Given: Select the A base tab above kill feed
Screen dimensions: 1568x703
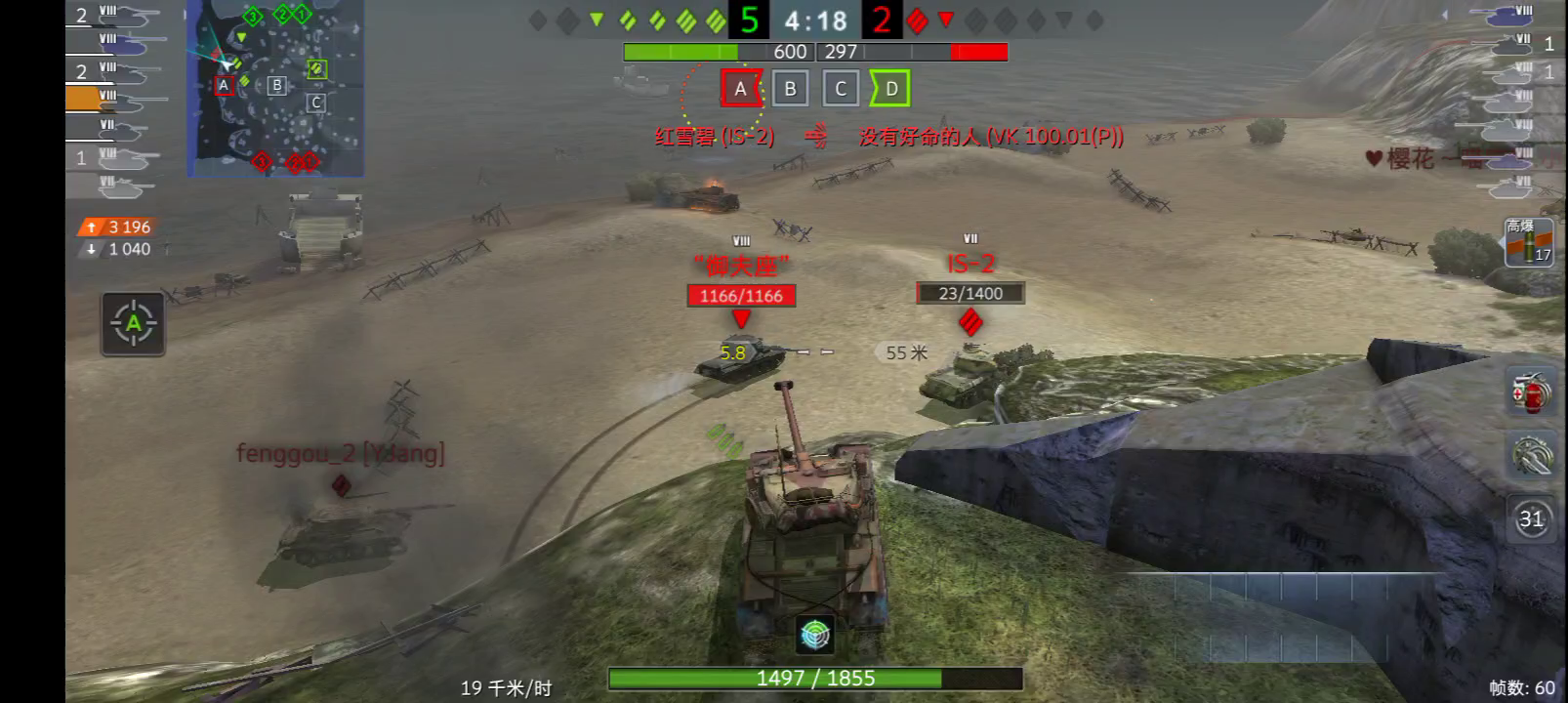Looking at the screenshot, I should coord(739,88).
